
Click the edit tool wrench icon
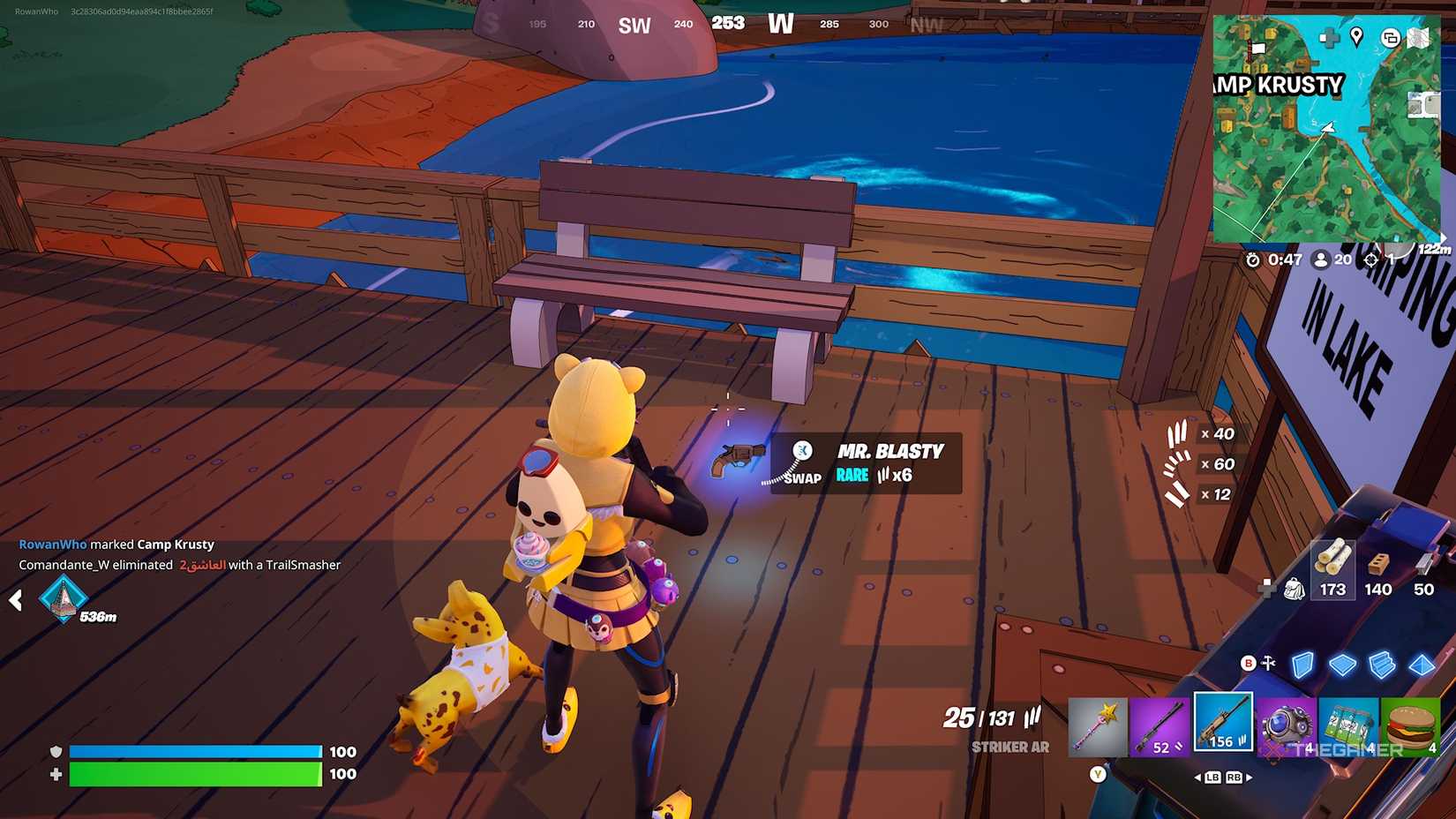tap(1267, 663)
